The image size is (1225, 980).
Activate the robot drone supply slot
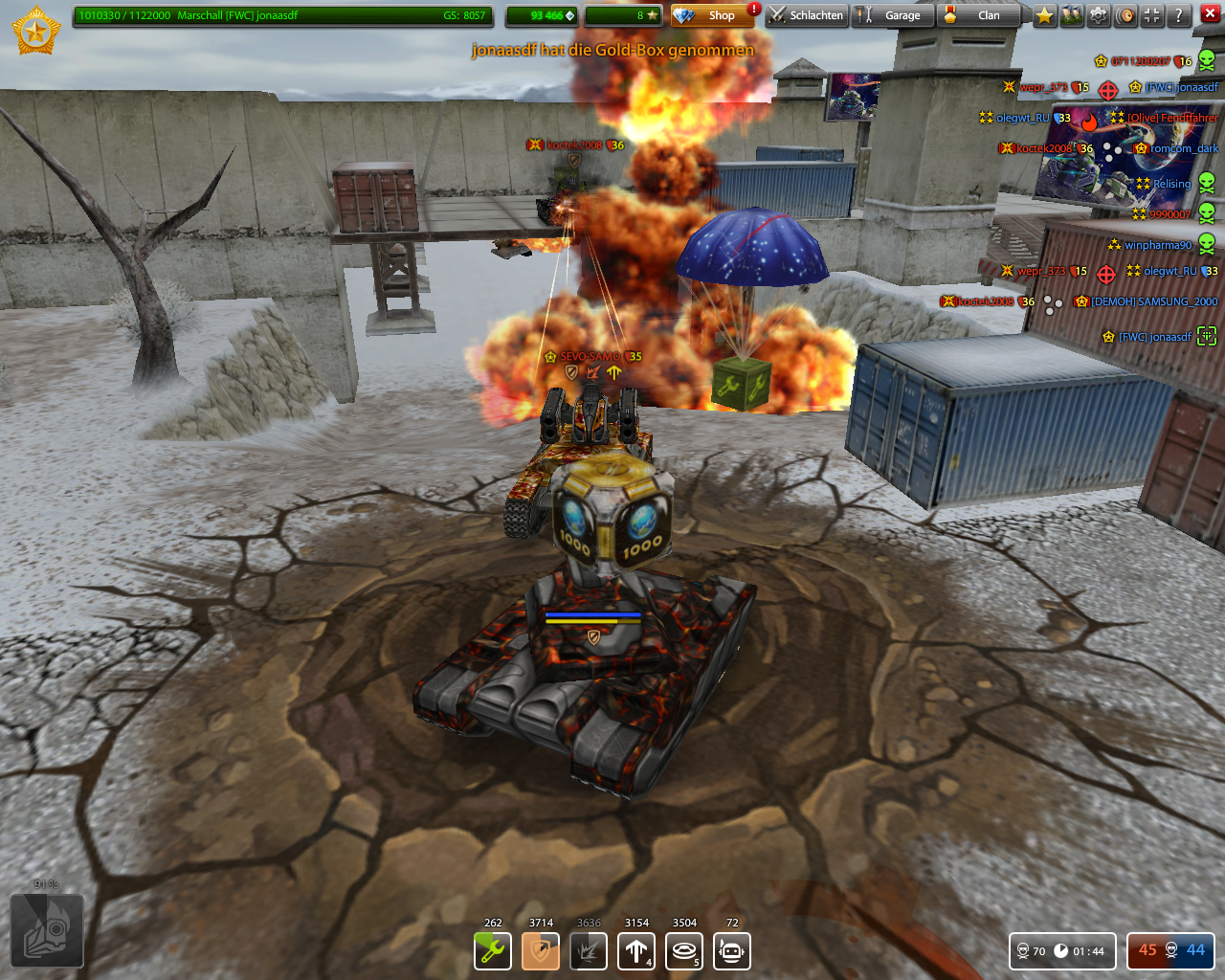tap(732, 951)
